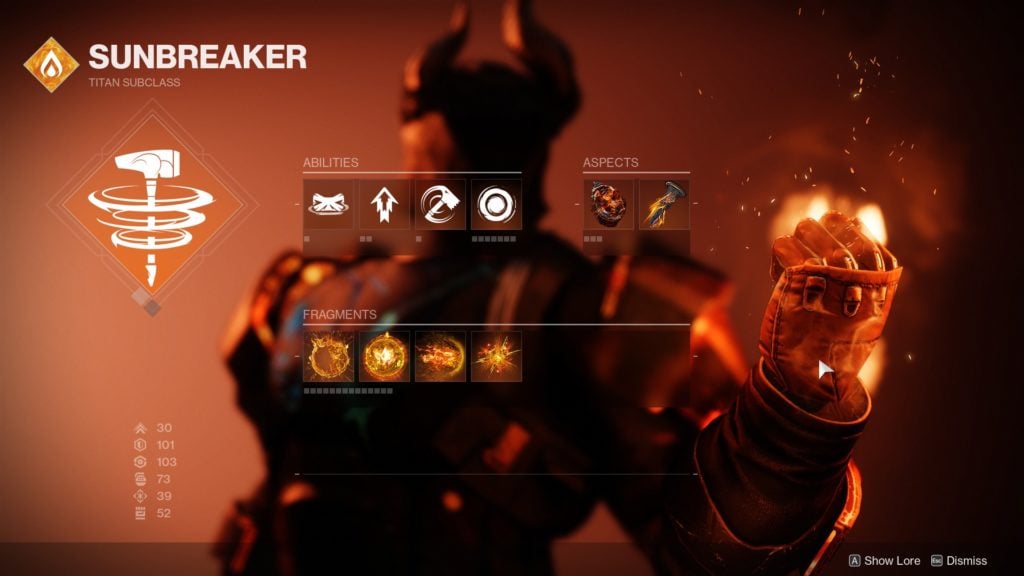The width and height of the screenshot is (1024, 576).
Task: Choose the streaking flame fragment
Action: point(441,356)
